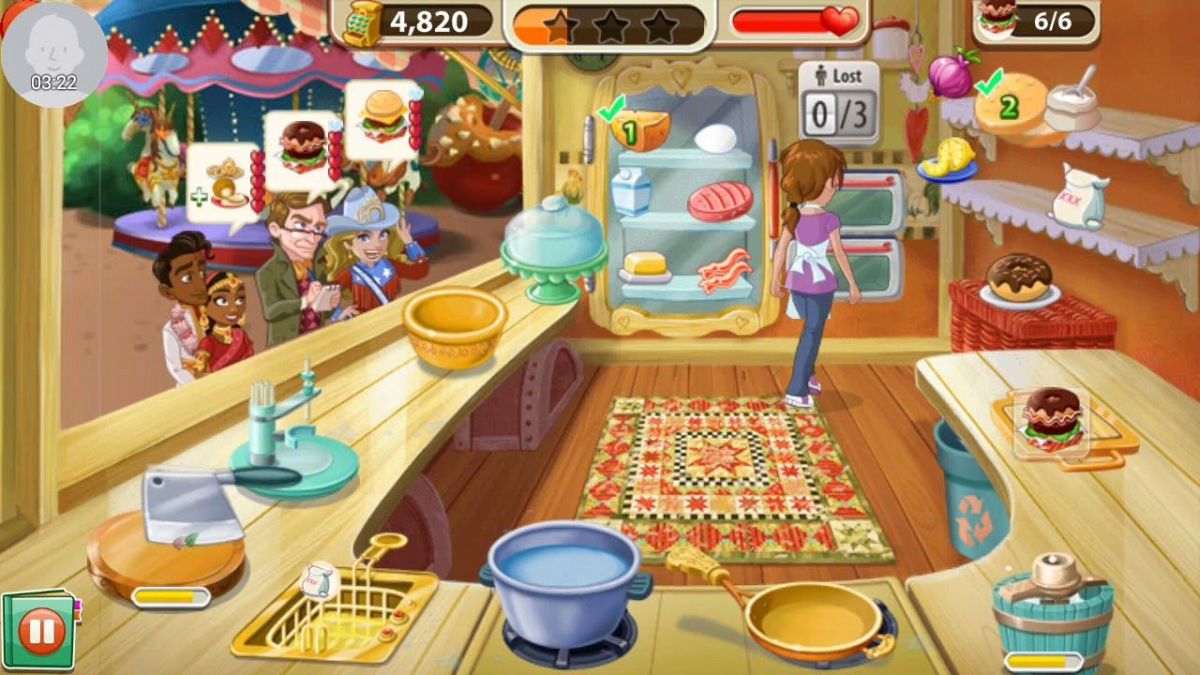Choose the burger bun on the shelf
The height and width of the screenshot is (675, 1200).
1010,105
